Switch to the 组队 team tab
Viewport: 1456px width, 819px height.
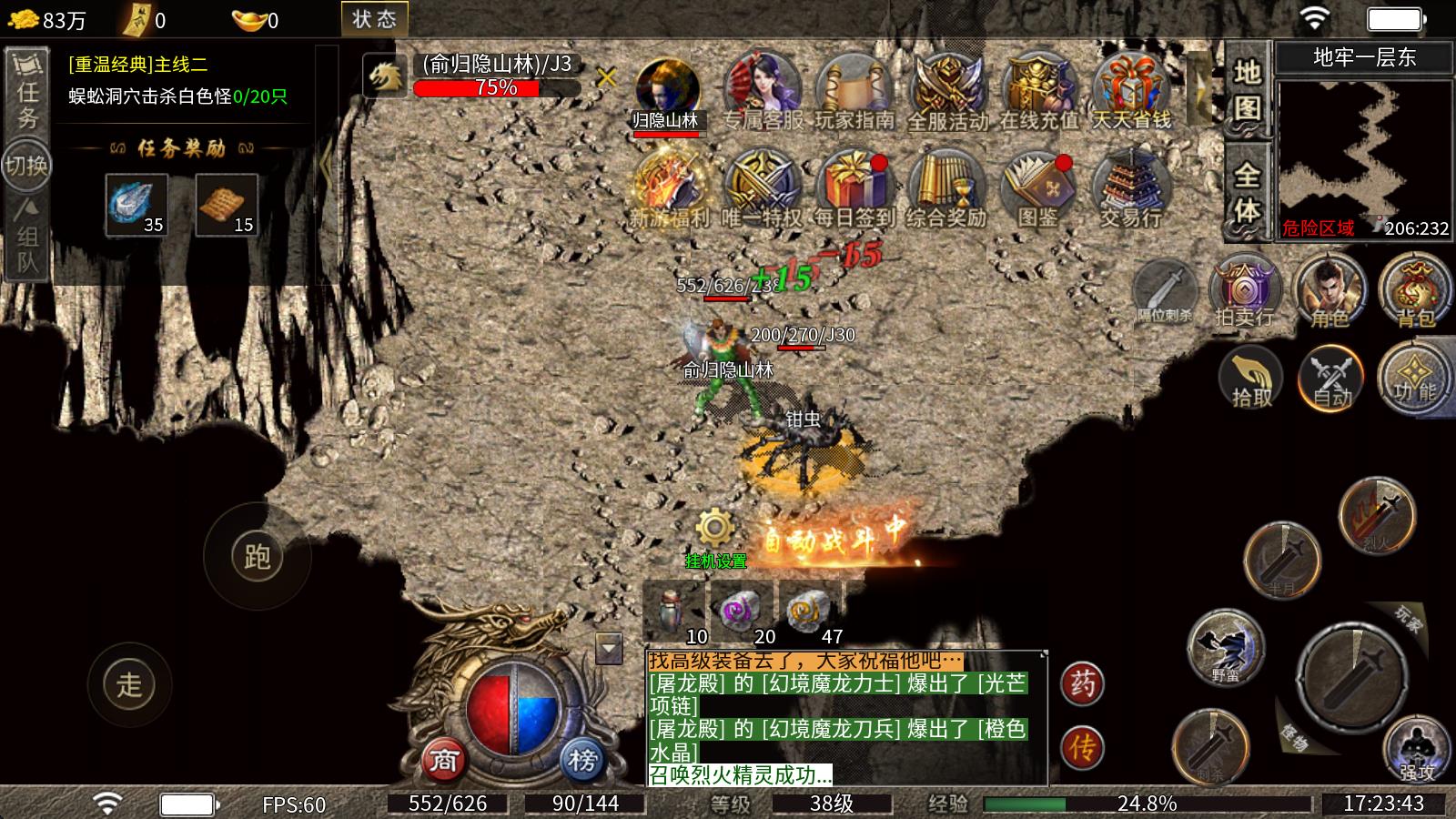[x=27, y=237]
